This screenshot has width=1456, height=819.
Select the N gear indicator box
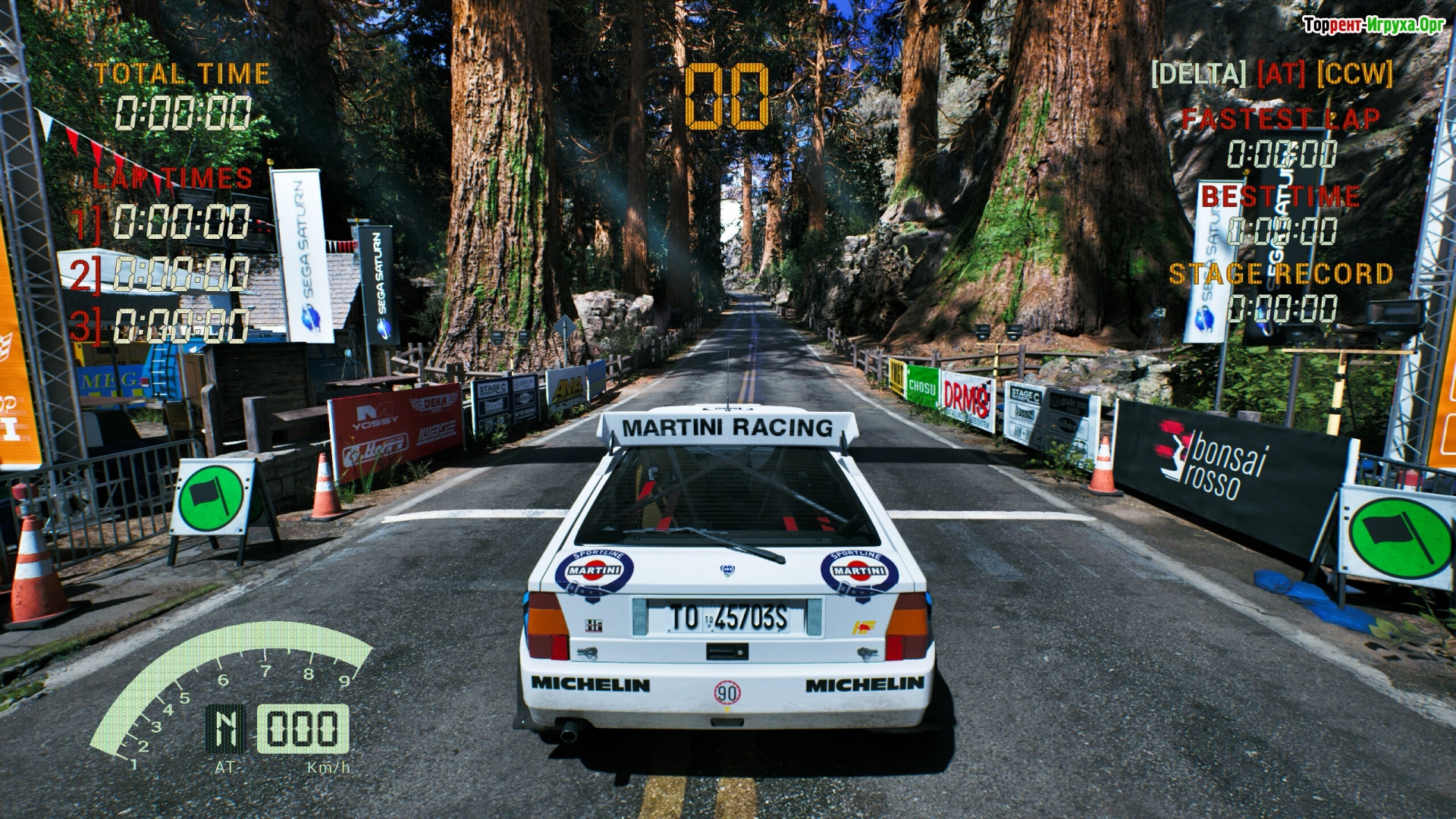(x=226, y=729)
